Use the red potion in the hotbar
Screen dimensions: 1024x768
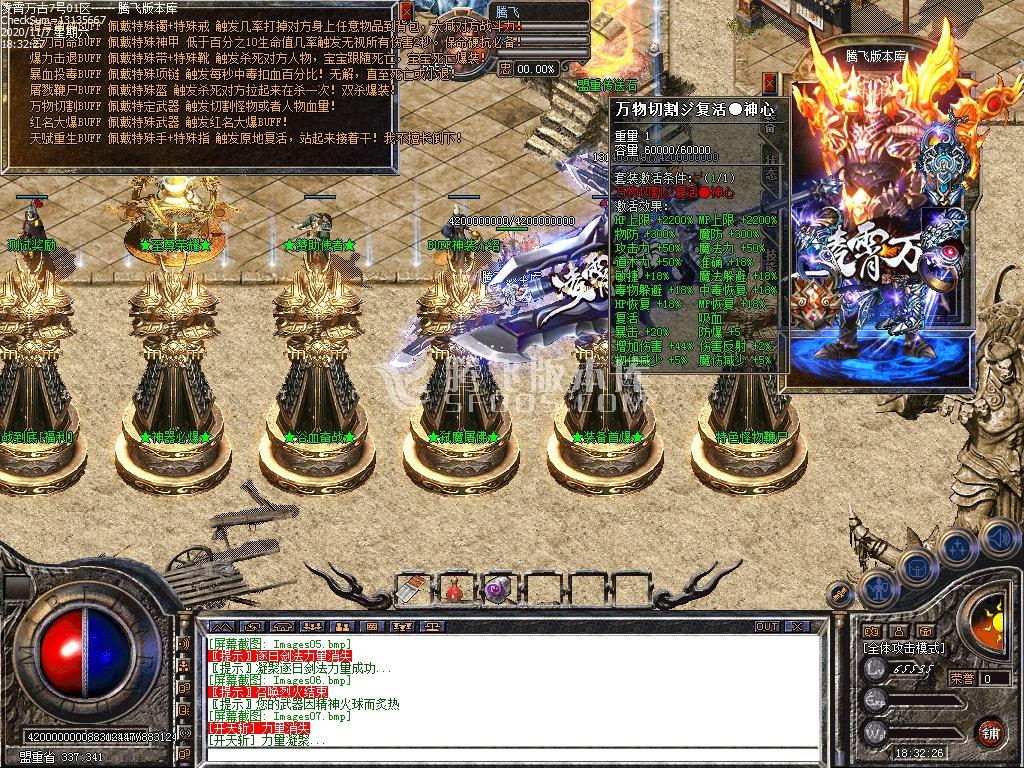[453, 590]
